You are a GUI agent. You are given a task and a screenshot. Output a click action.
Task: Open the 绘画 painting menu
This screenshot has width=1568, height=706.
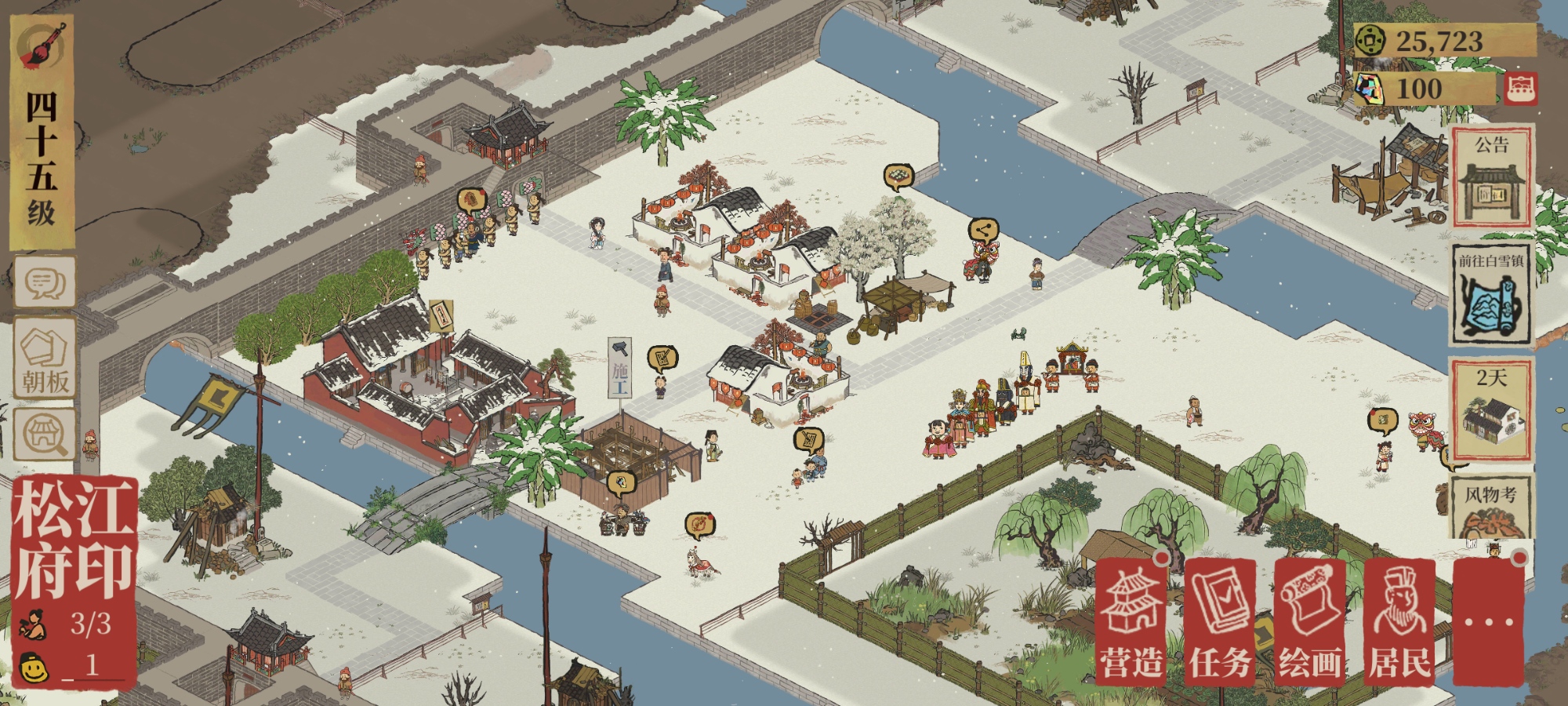(1309, 623)
